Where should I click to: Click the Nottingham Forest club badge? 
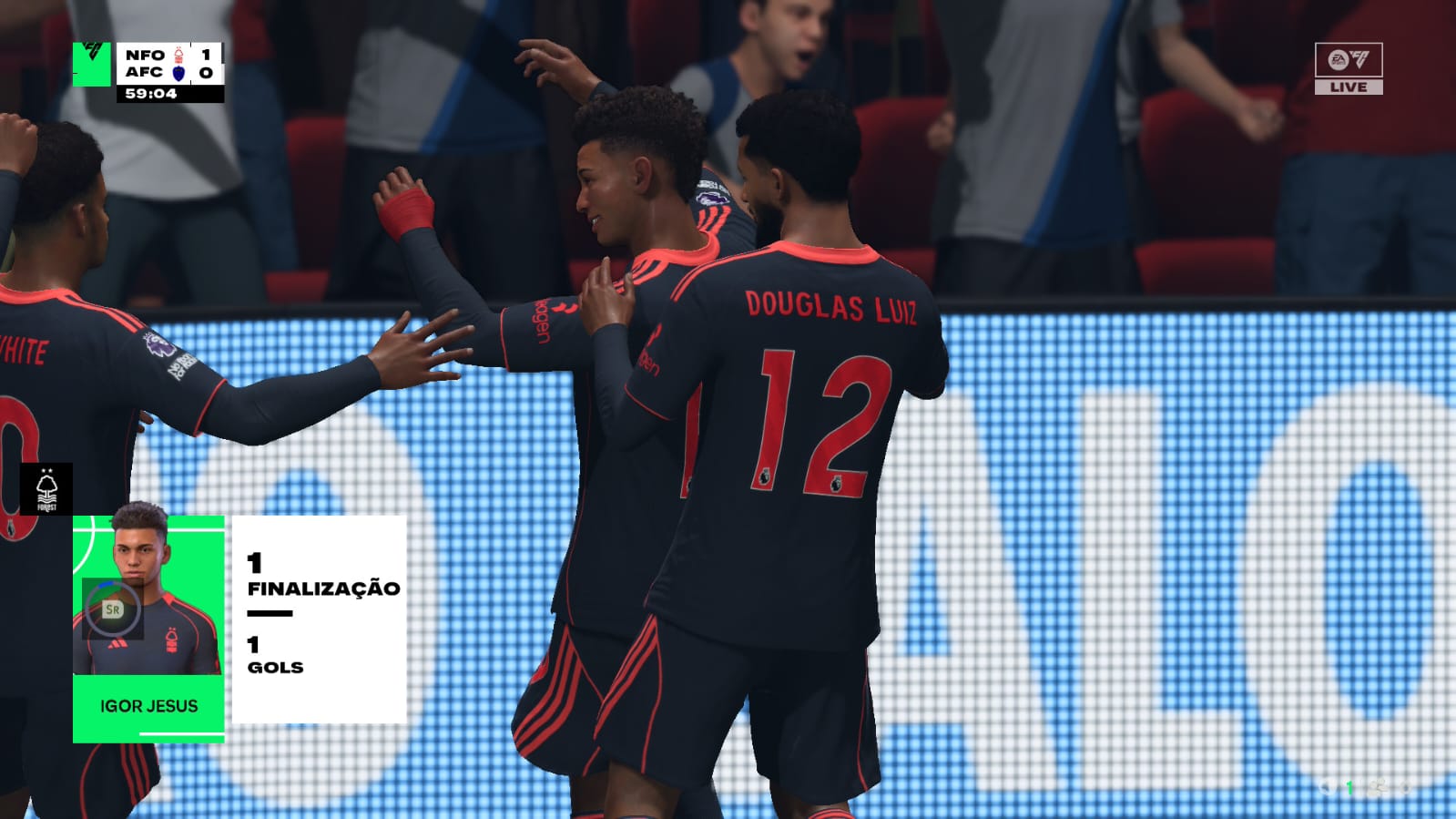[x=46, y=490]
